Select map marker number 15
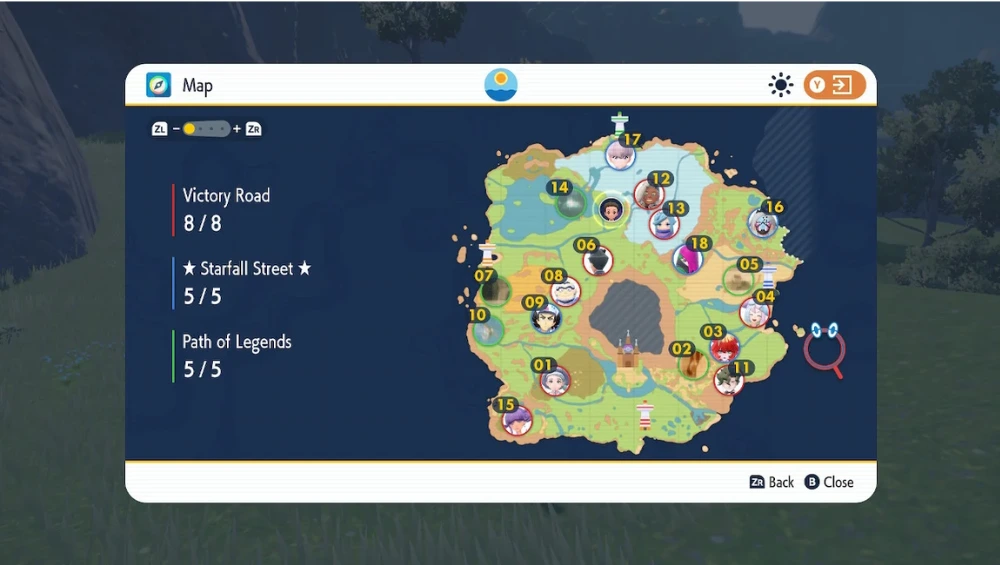The height and width of the screenshot is (565, 1000). [x=517, y=420]
